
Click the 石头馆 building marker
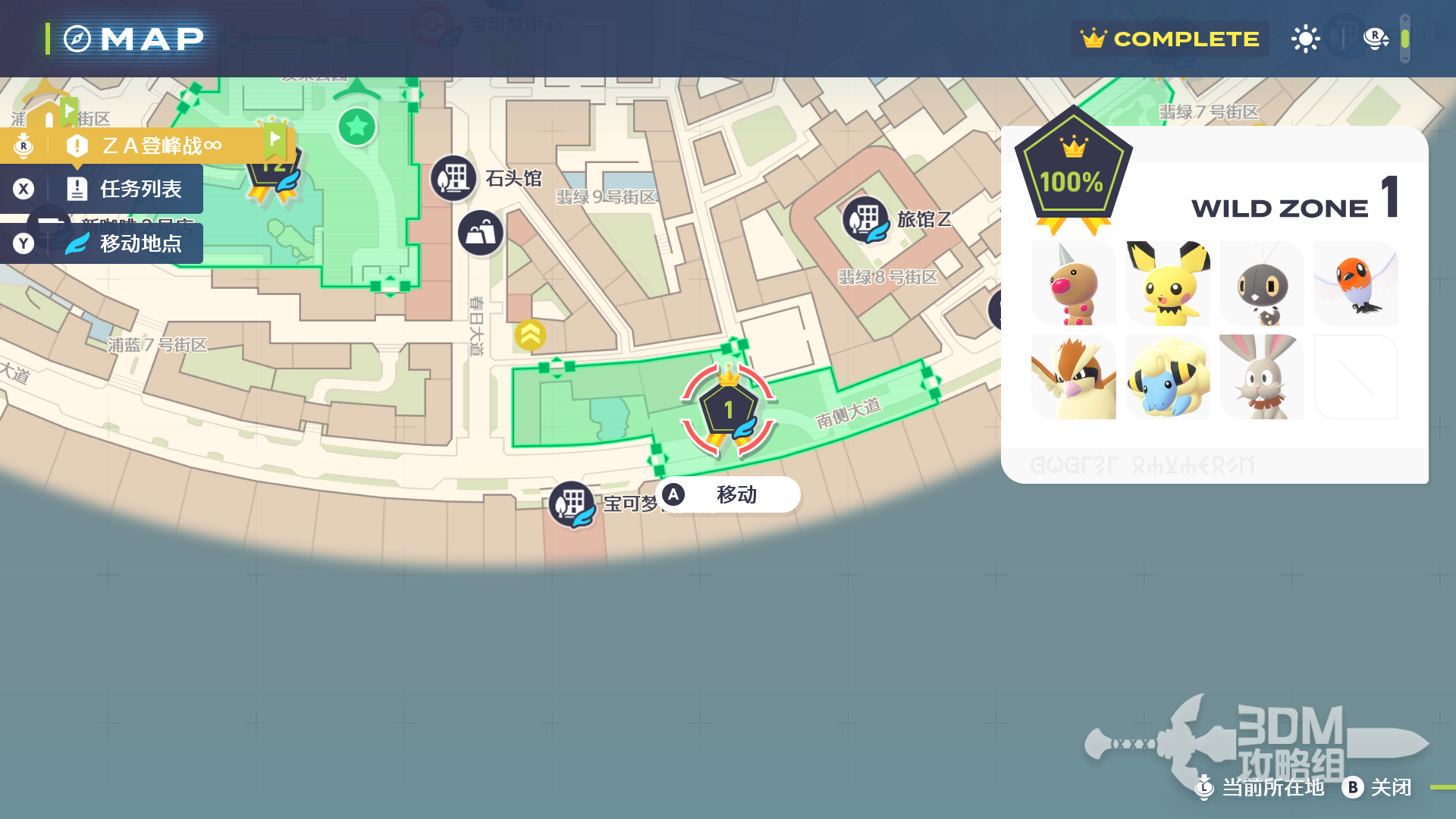pyautogui.click(x=453, y=179)
